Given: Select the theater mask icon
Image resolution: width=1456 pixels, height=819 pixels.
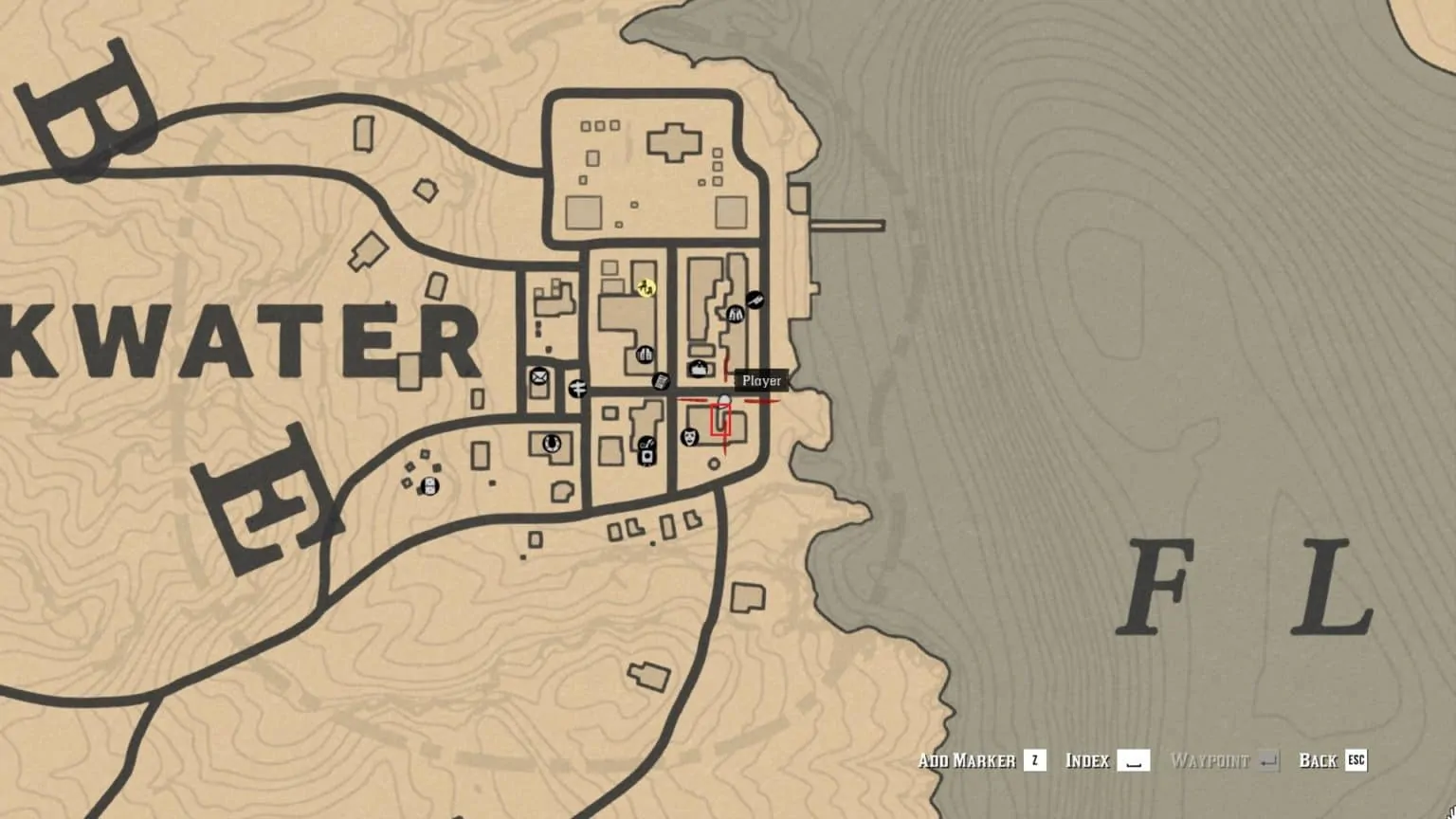Looking at the screenshot, I should pos(689,439).
